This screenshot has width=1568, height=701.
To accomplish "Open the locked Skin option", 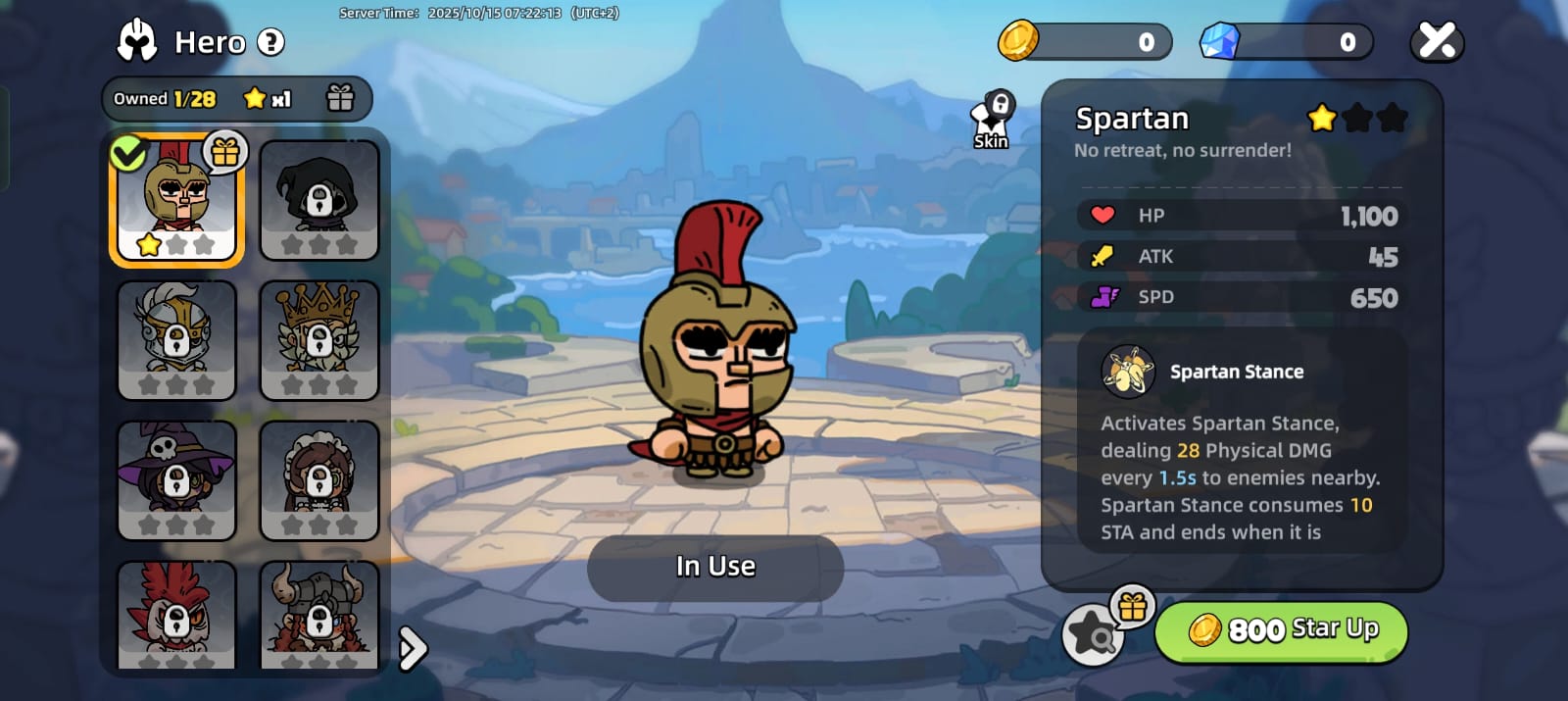I will click(992, 122).
